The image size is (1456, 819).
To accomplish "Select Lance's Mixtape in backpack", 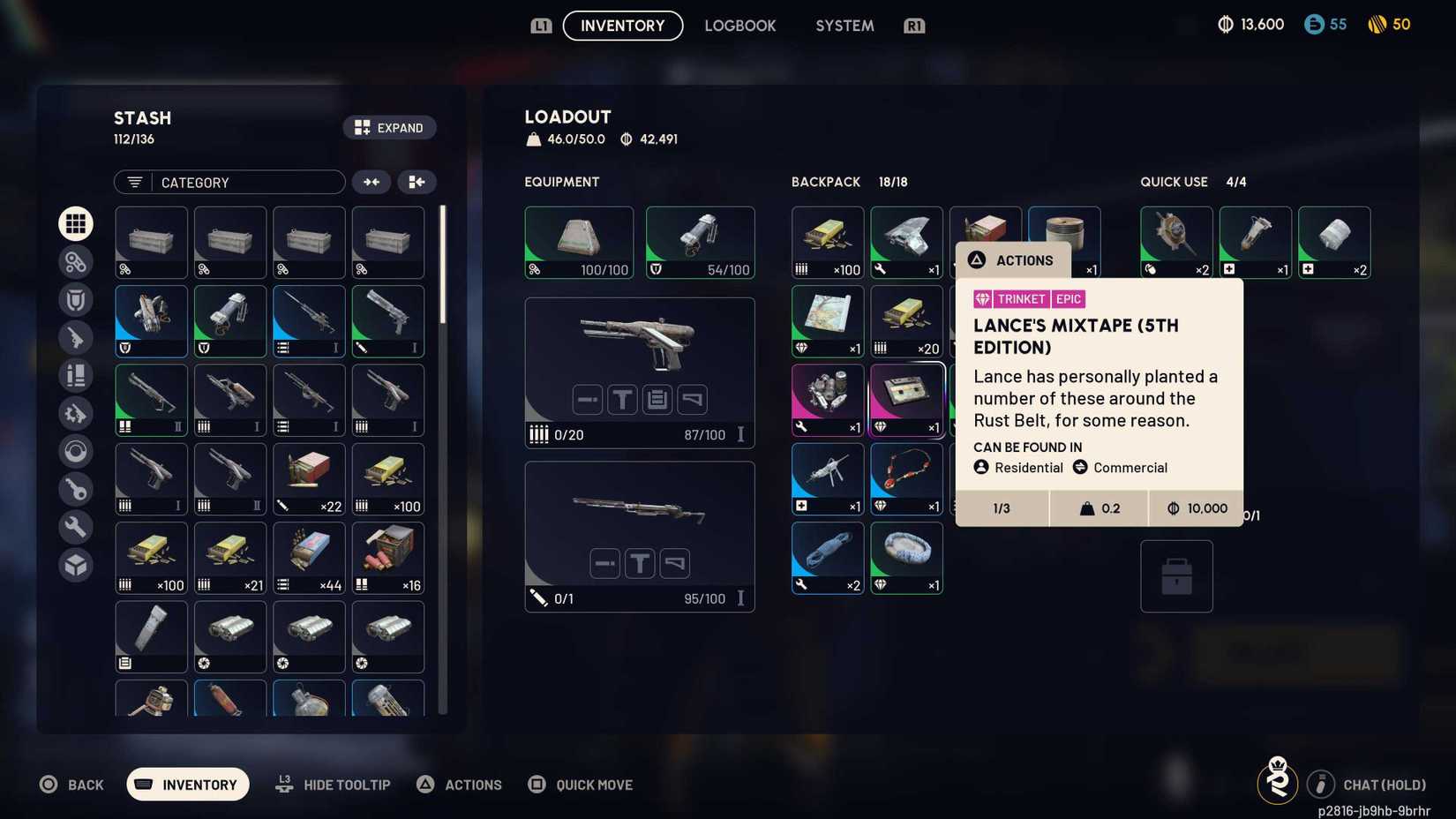I will pyautogui.click(x=906, y=400).
